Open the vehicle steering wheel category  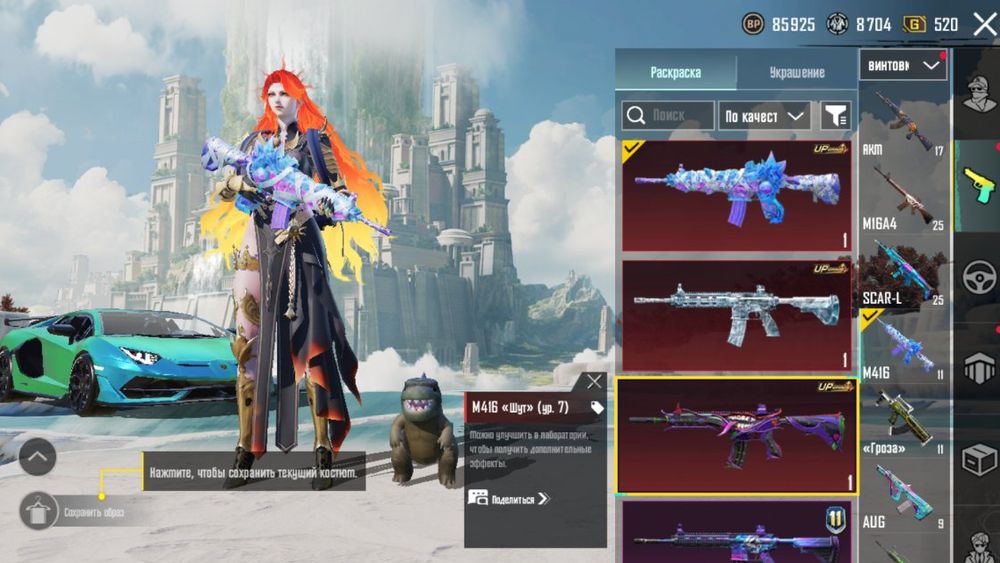pos(978,278)
